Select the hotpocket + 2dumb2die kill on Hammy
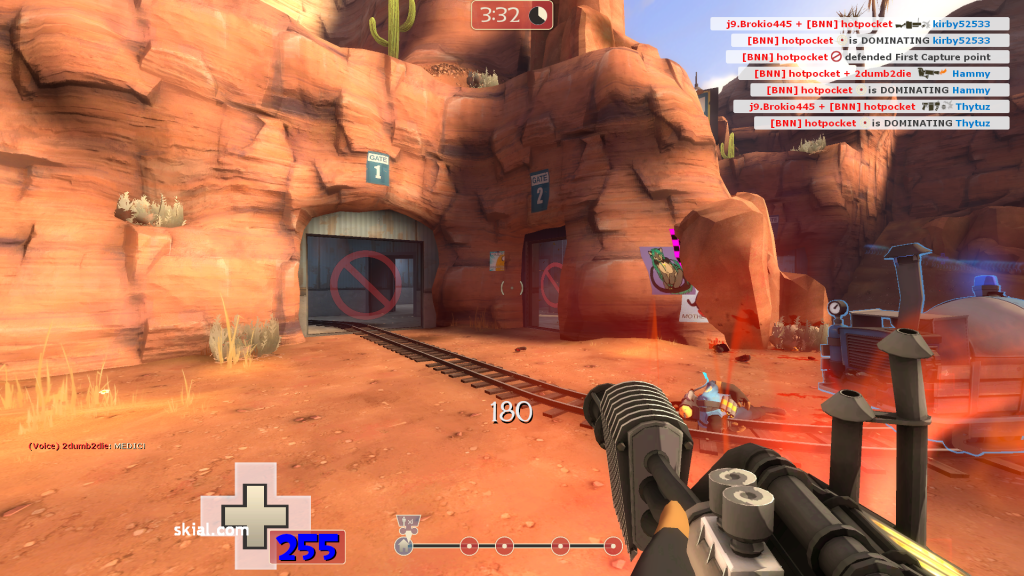Image resolution: width=1024 pixels, height=576 pixels. coord(867,73)
